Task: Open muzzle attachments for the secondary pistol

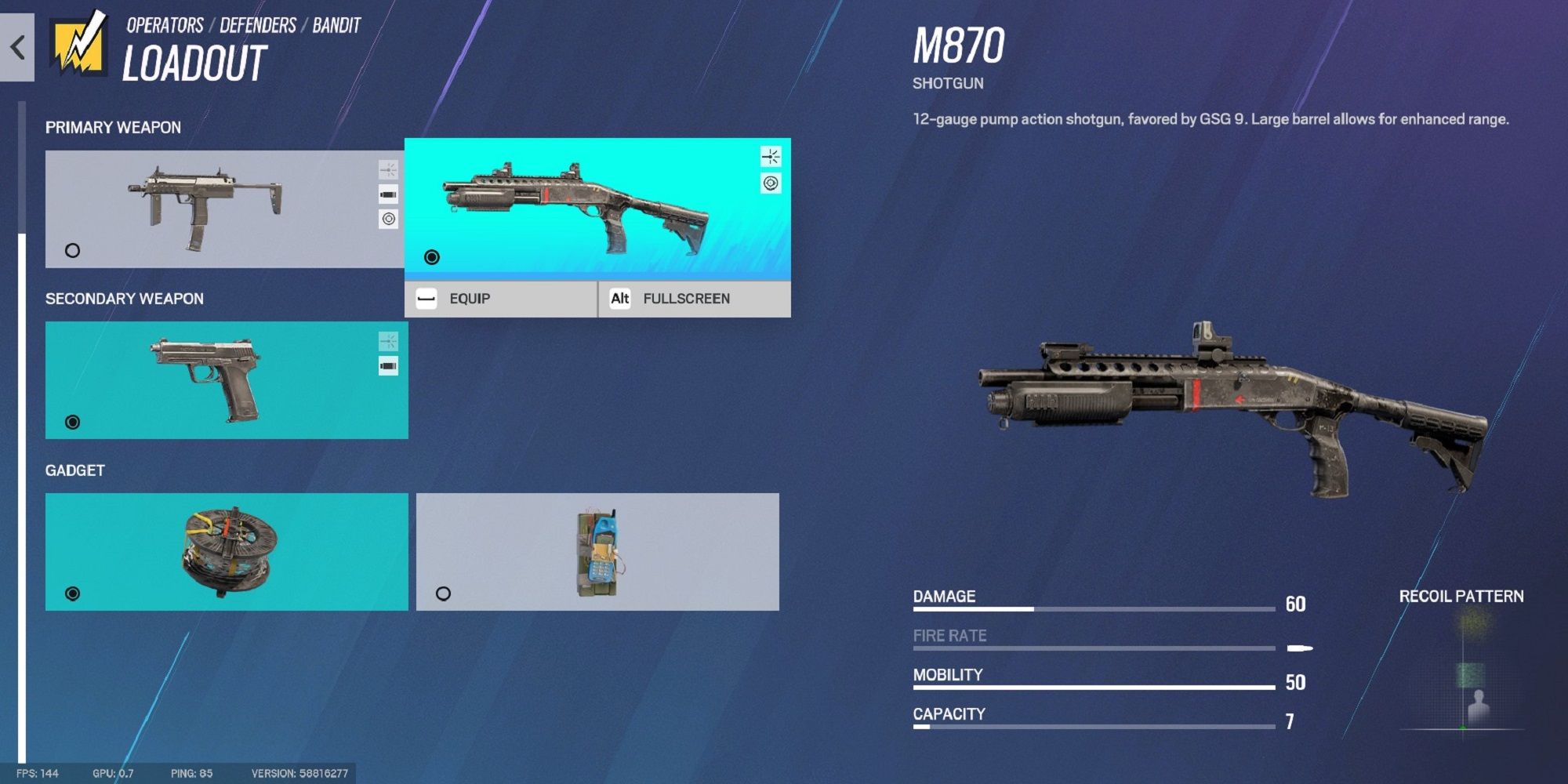Action: pos(387,342)
